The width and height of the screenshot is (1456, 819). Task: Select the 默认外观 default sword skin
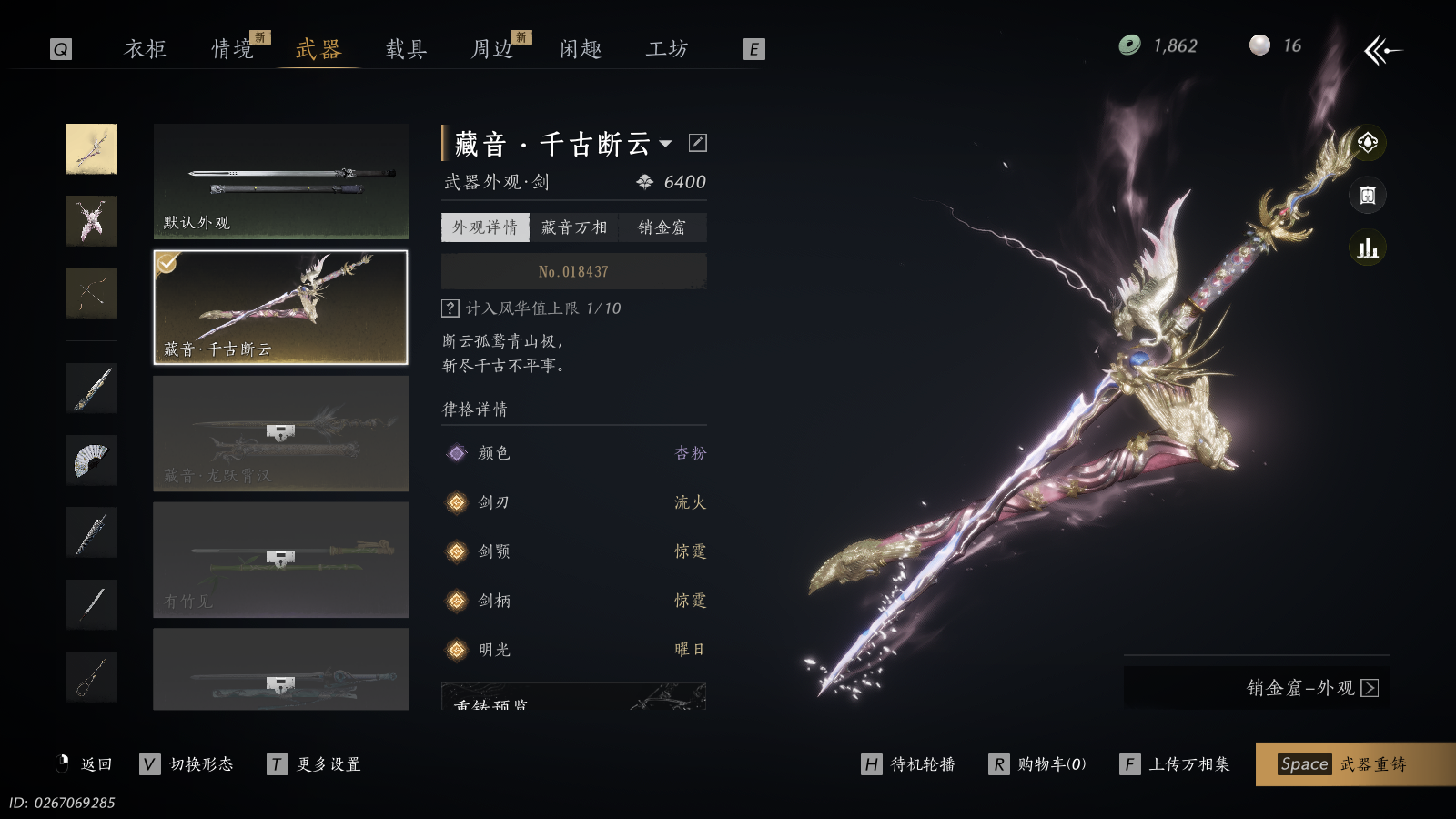(280, 181)
